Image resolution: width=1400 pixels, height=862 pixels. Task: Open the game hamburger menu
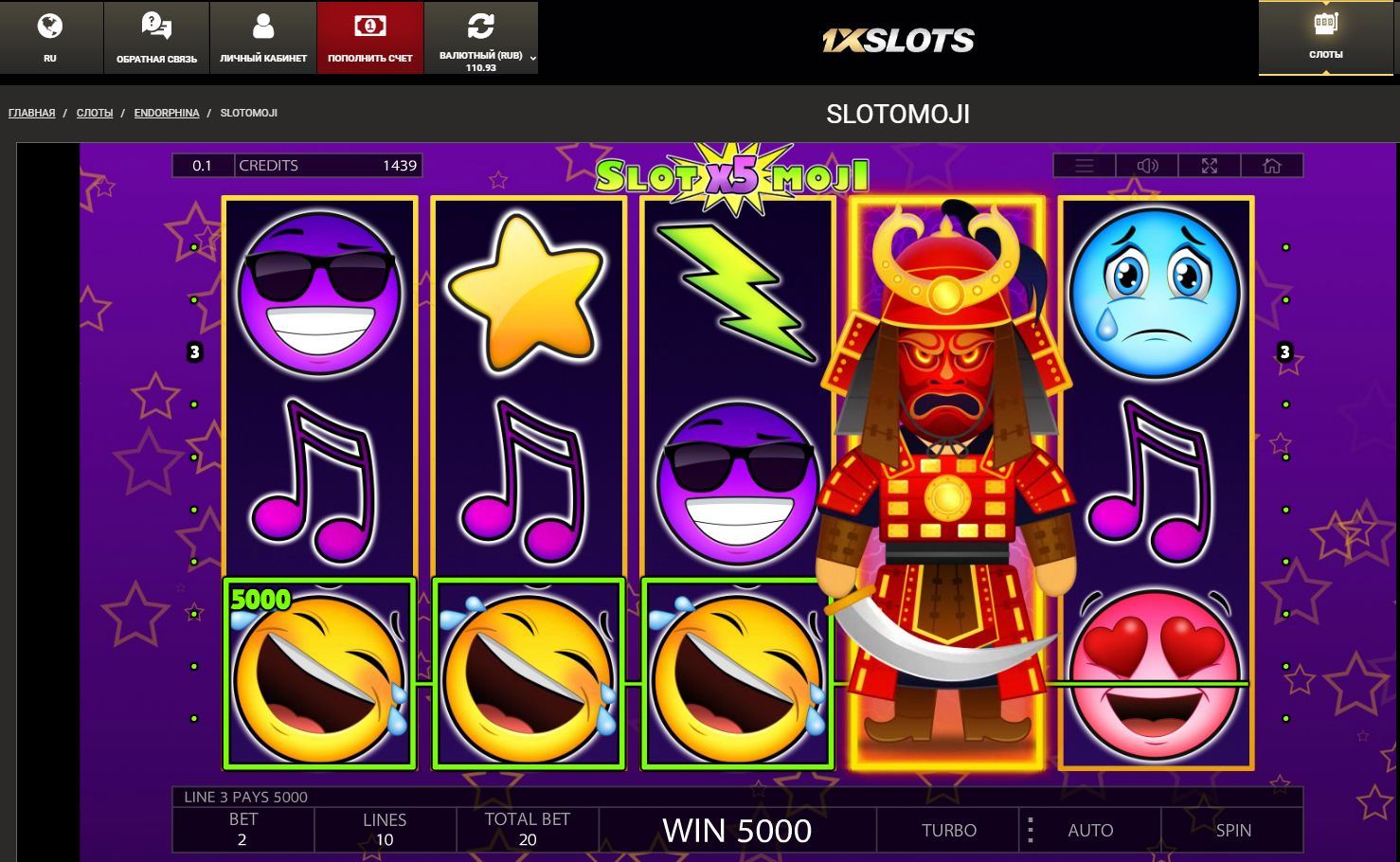[1085, 166]
